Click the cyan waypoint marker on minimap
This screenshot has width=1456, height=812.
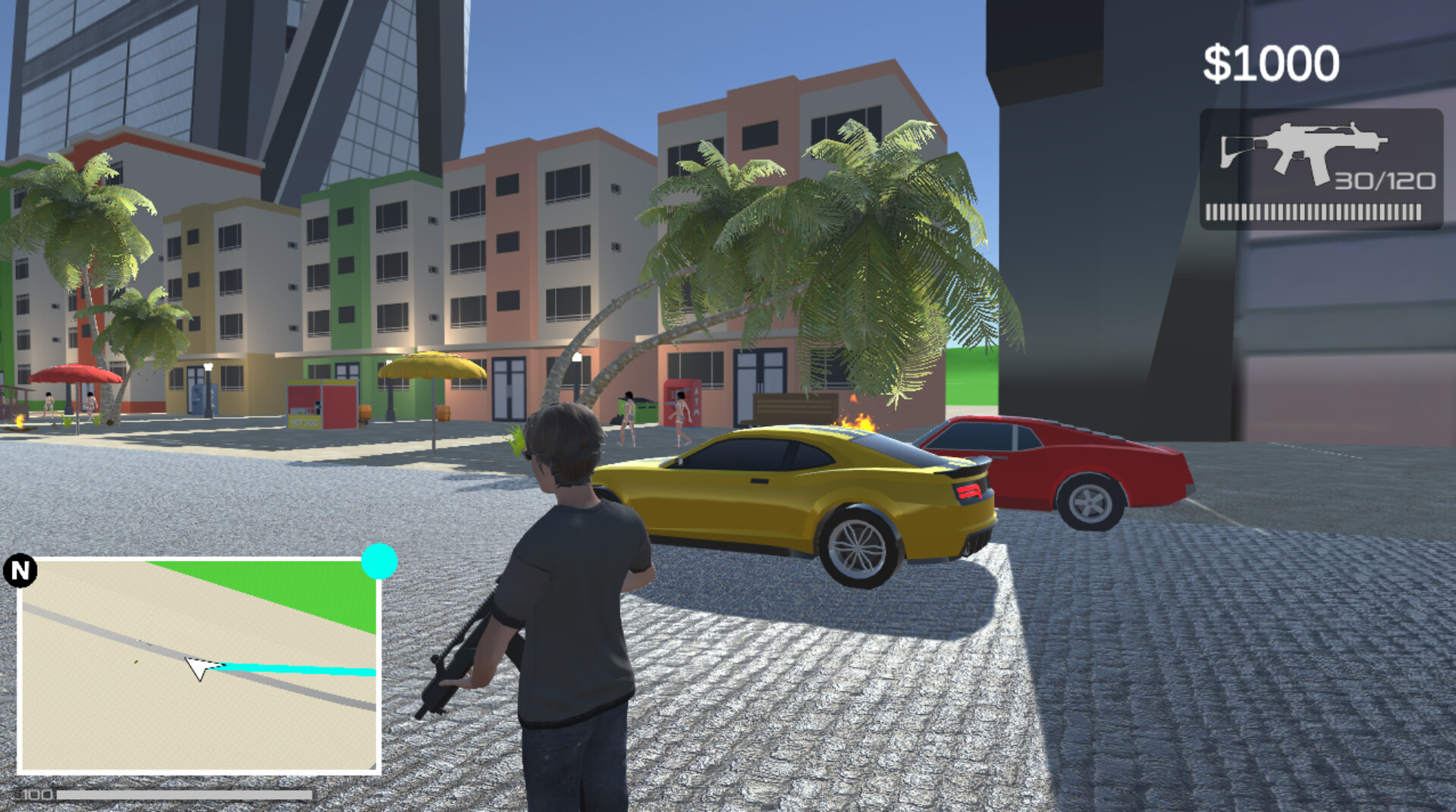click(379, 563)
